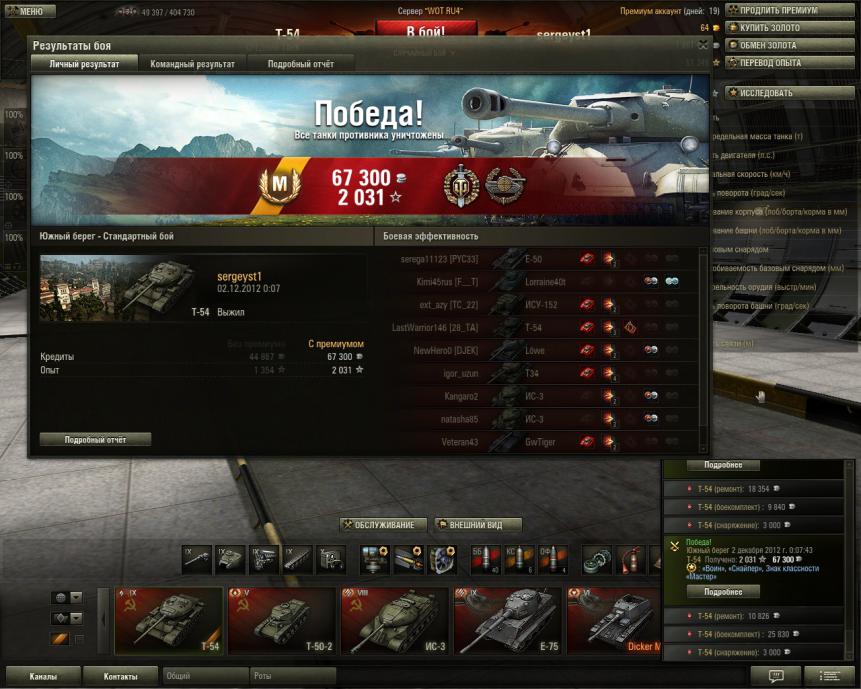Open the main Меню button
Viewport: 861px width, 689px height.
(x=29, y=11)
